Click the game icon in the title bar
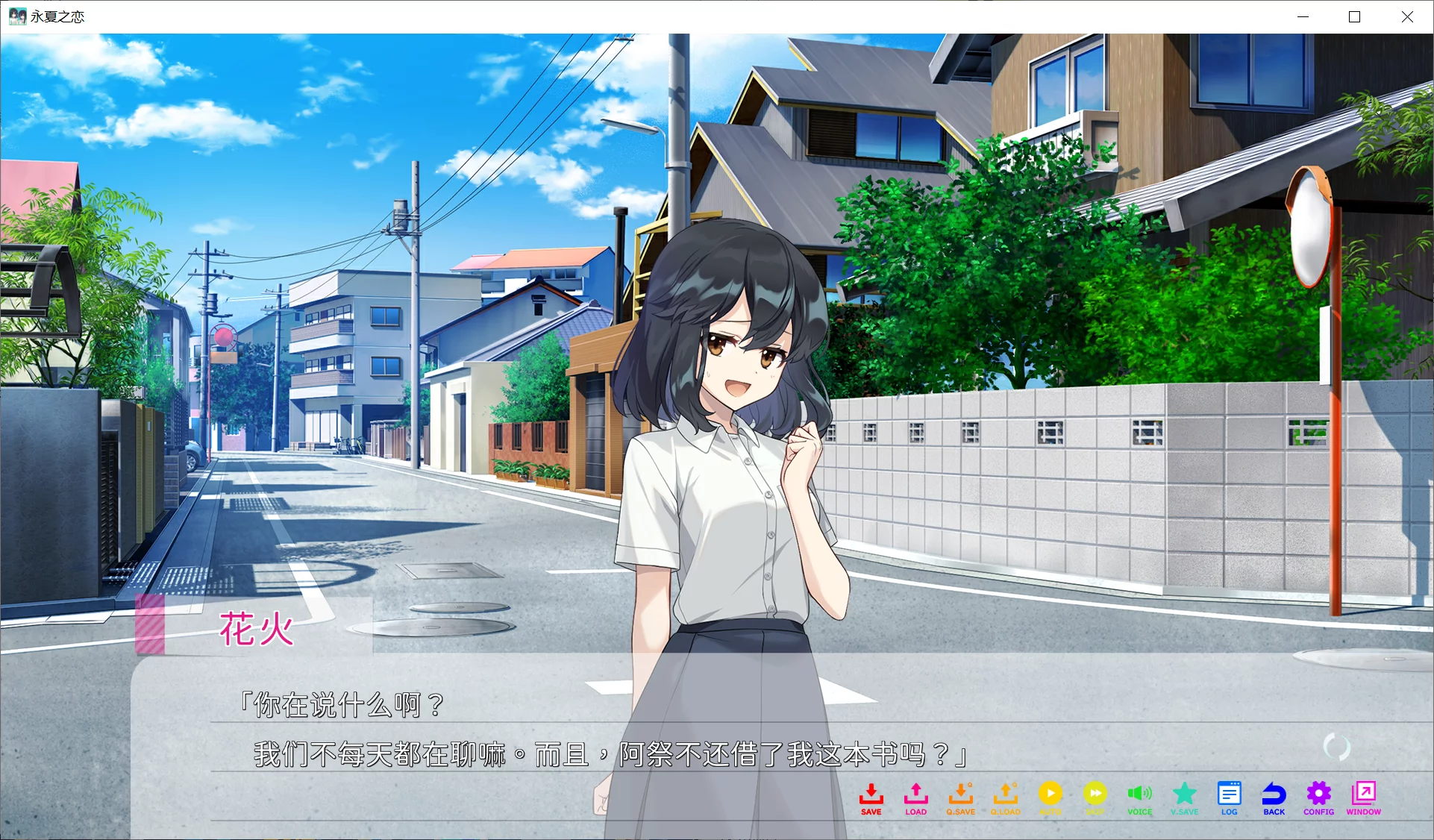The image size is (1434, 840). [x=16, y=16]
